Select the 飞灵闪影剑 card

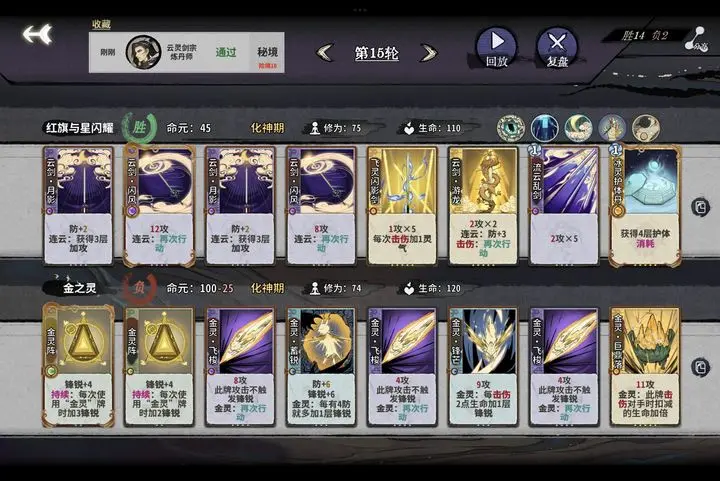point(402,204)
